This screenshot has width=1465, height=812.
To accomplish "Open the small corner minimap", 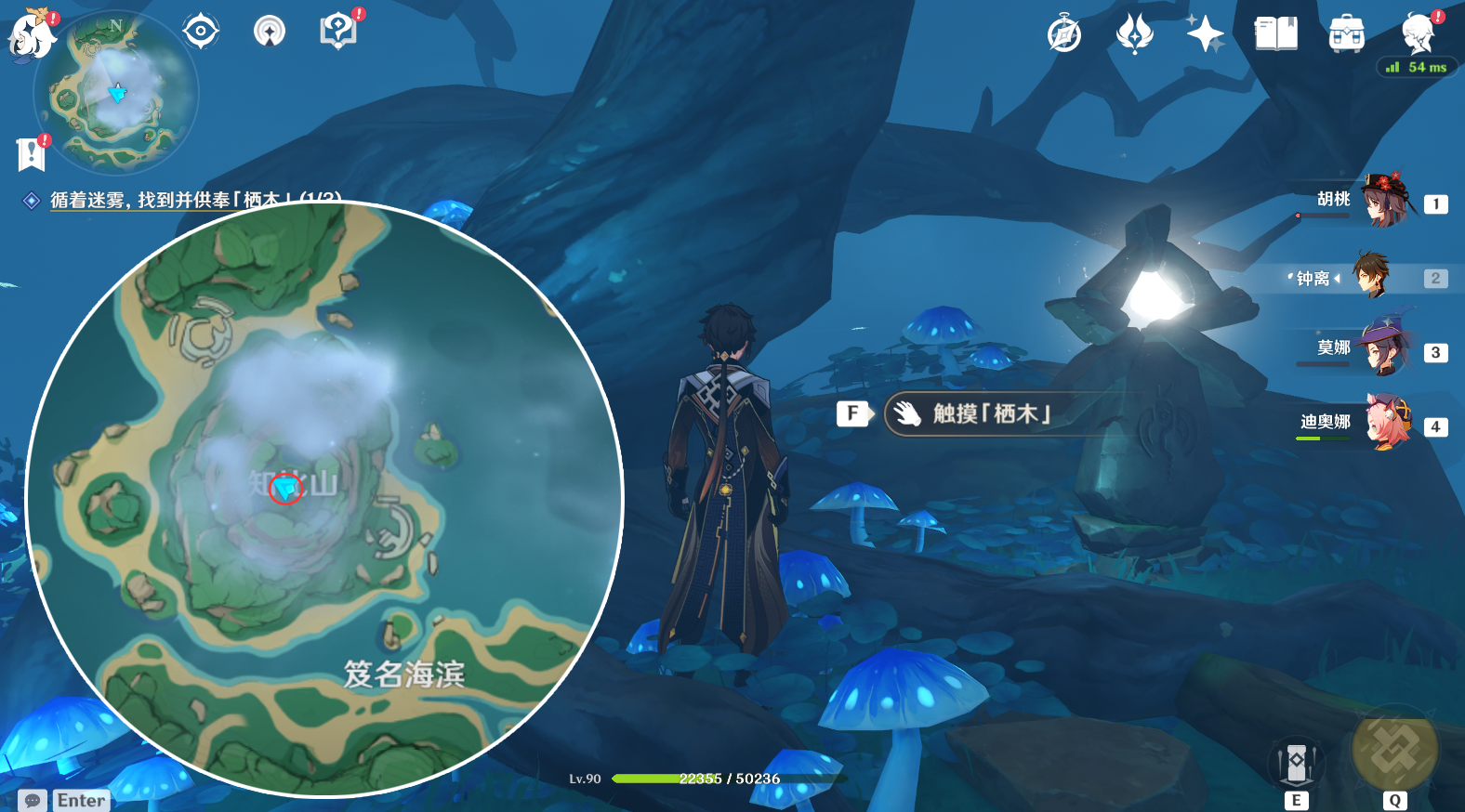I will click(116, 93).
